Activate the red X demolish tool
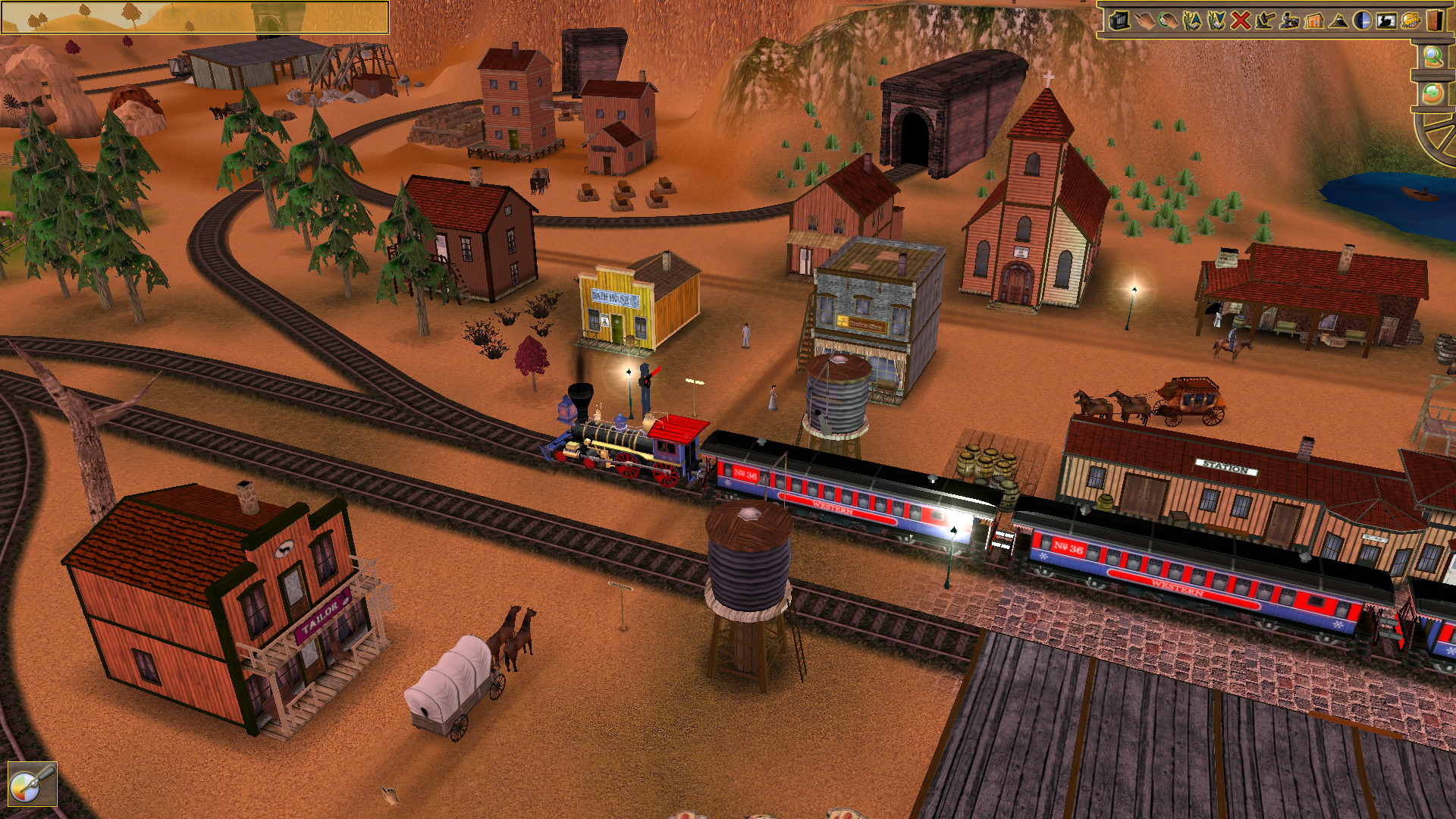 tap(1240, 21)
